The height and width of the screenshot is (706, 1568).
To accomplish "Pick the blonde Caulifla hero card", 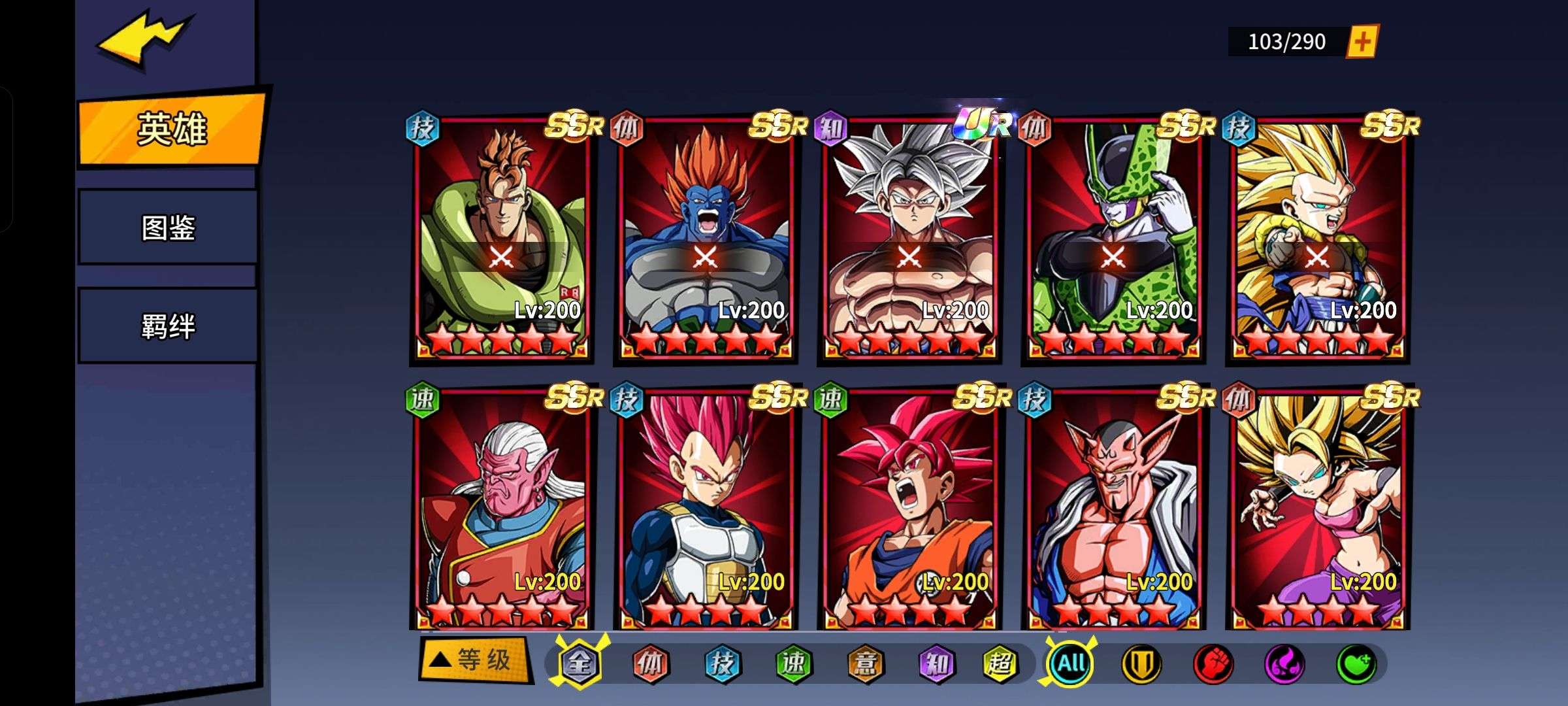I will [x=1317, y=510].
